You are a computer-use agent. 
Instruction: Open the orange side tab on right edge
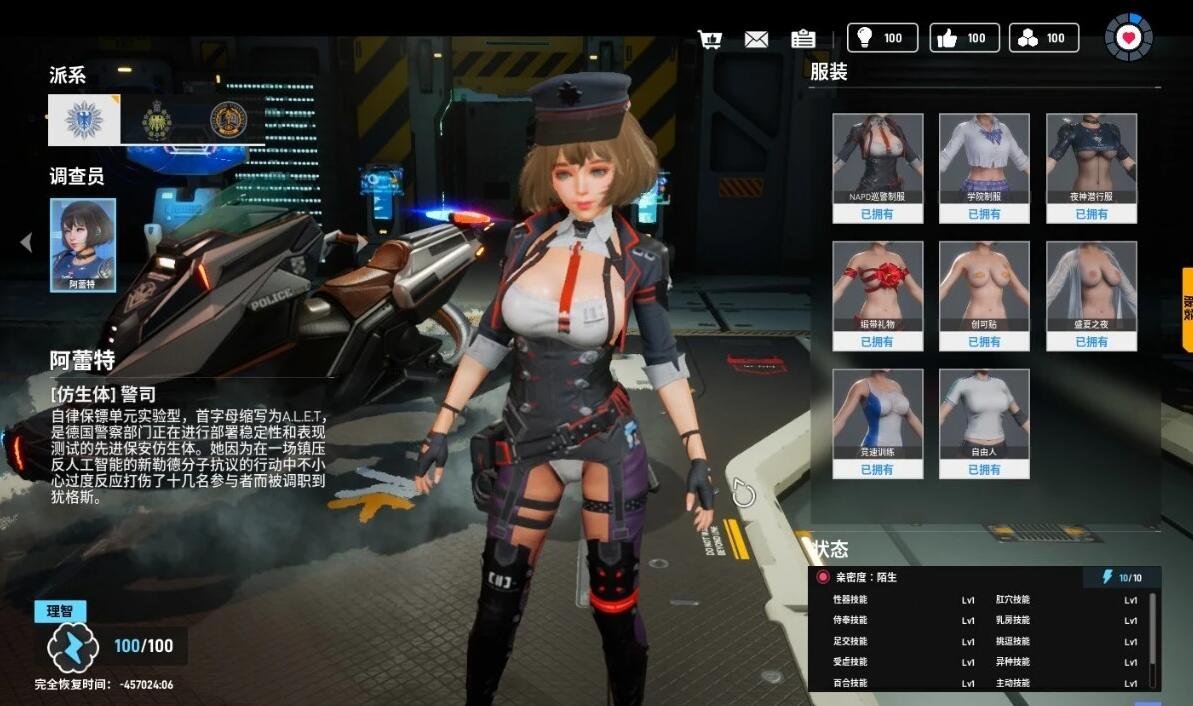(1187, 309)
